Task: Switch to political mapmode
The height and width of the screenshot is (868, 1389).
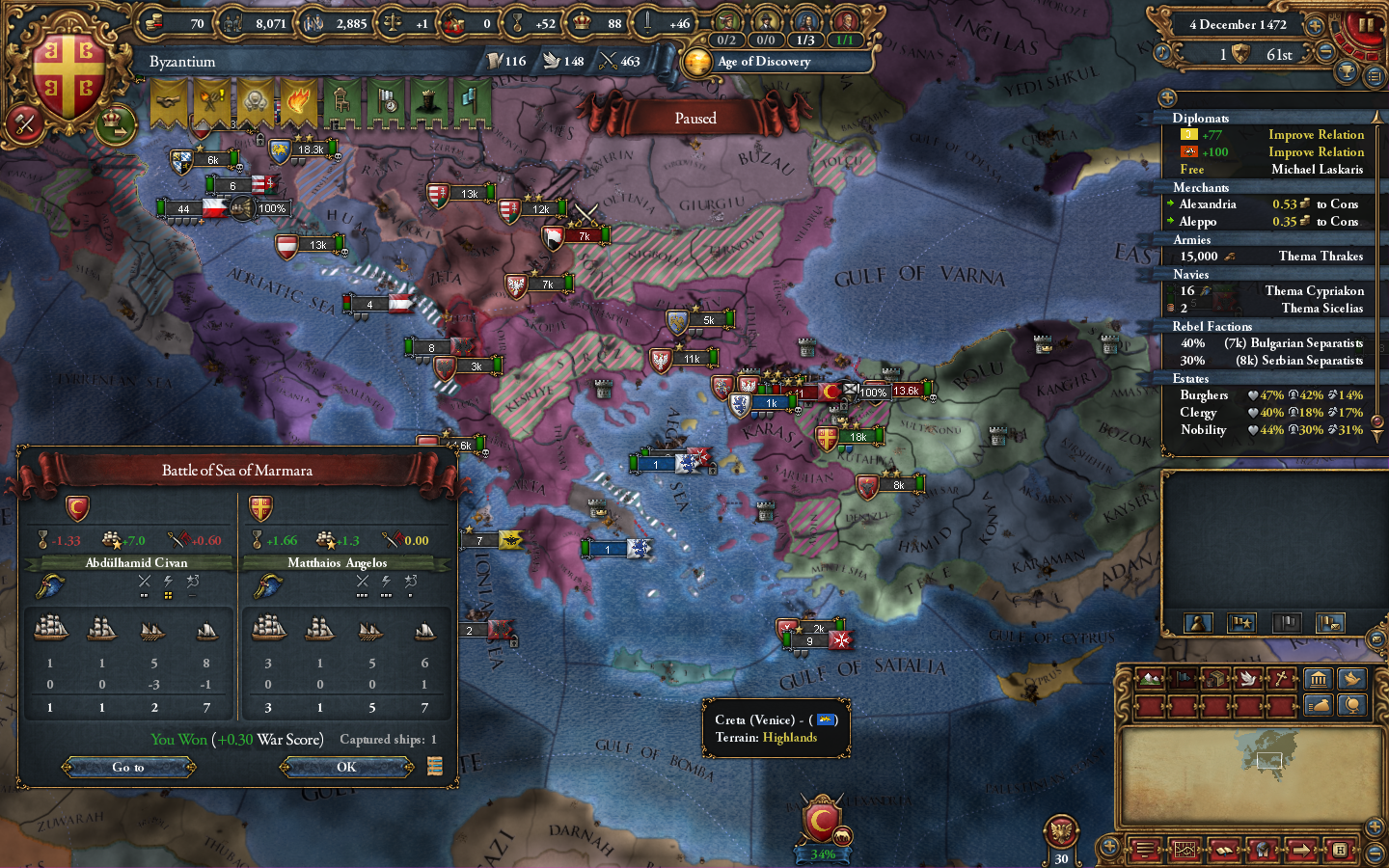Action: coord(1184,680)
